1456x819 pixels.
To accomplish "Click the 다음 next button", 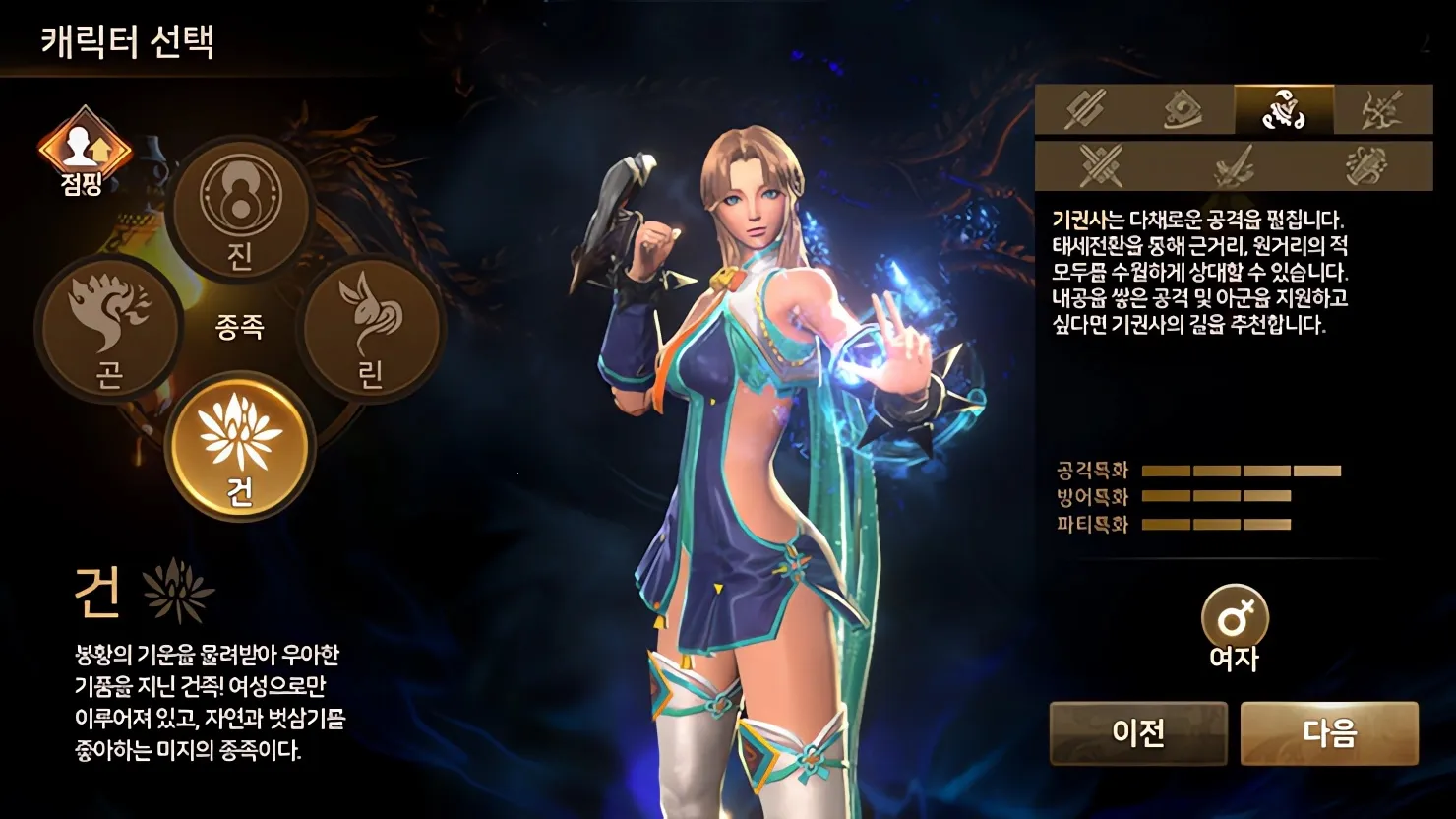I will 1333,732.
